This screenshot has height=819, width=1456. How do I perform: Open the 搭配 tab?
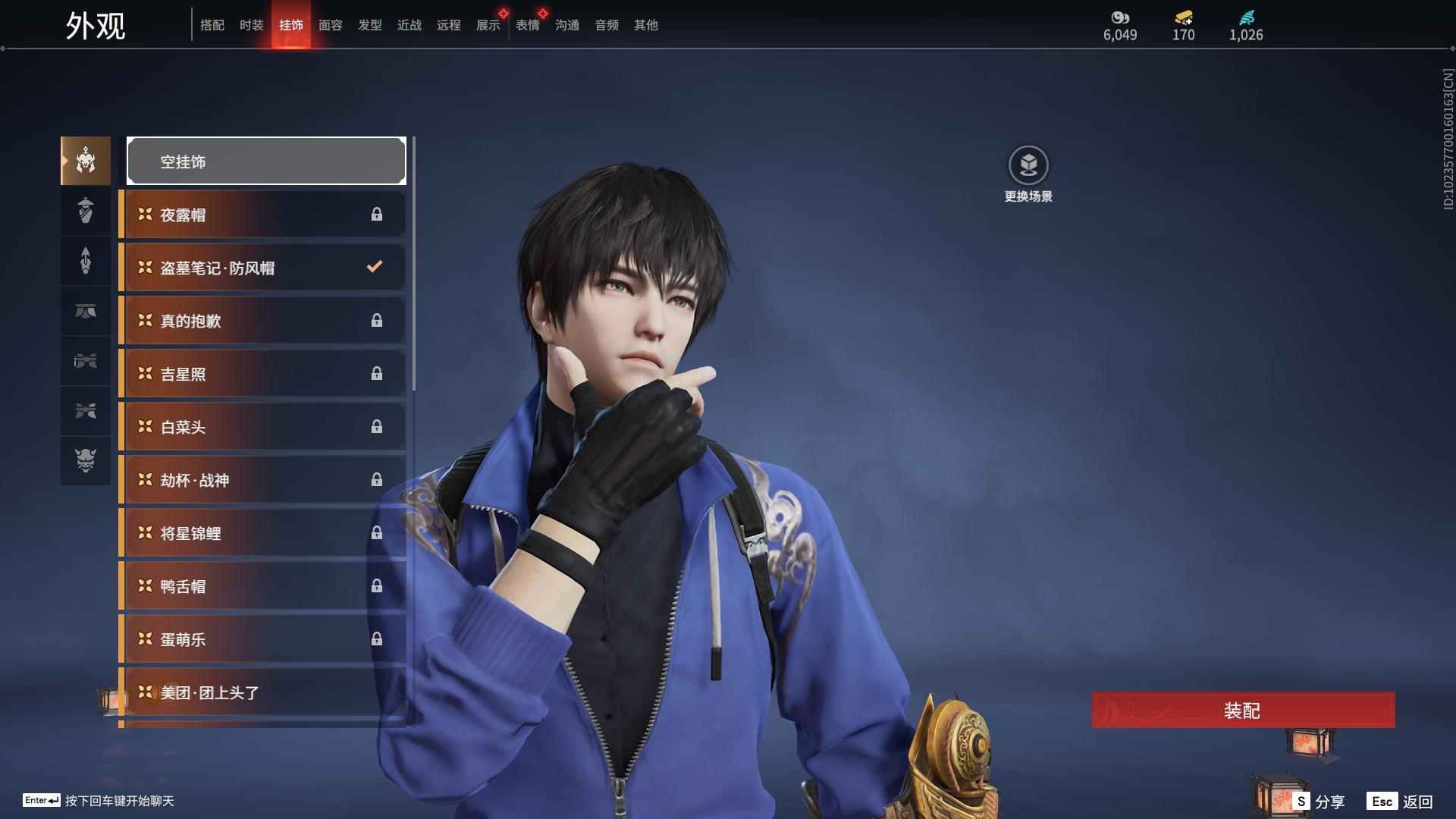click(x=212, y=25)
